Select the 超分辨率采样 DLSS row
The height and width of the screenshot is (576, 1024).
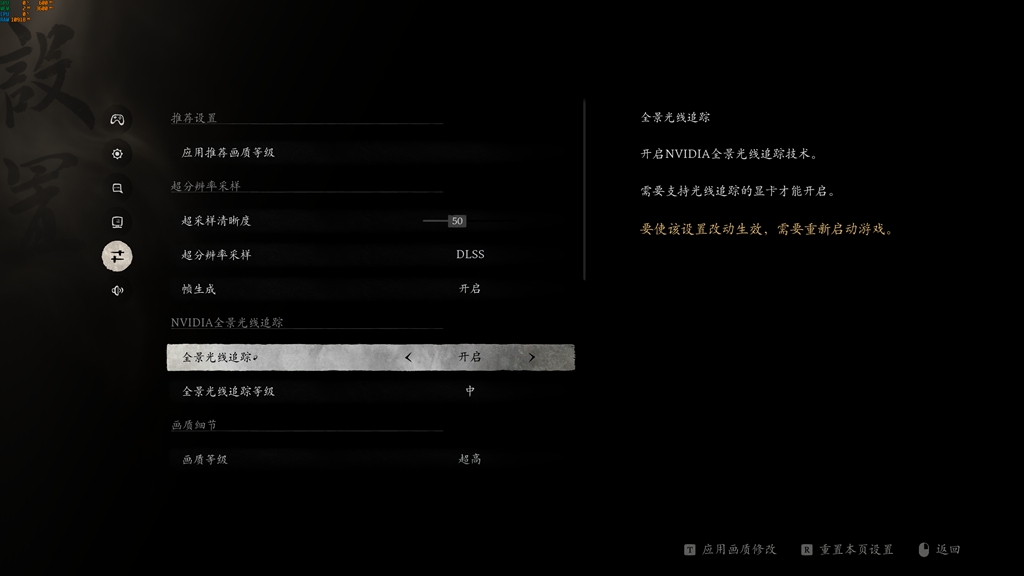(370, 255)
